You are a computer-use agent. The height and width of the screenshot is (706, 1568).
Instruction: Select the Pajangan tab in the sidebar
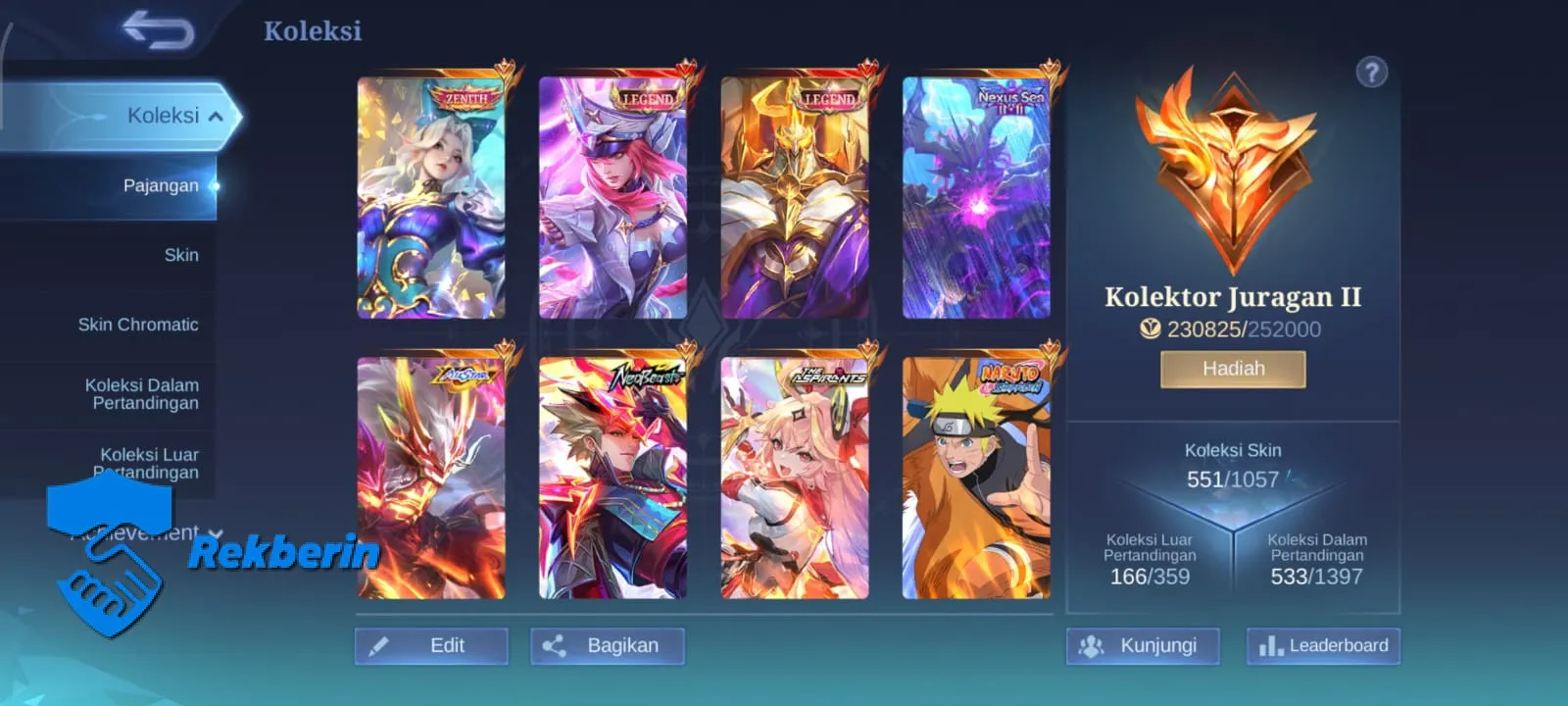click(161, 184)
